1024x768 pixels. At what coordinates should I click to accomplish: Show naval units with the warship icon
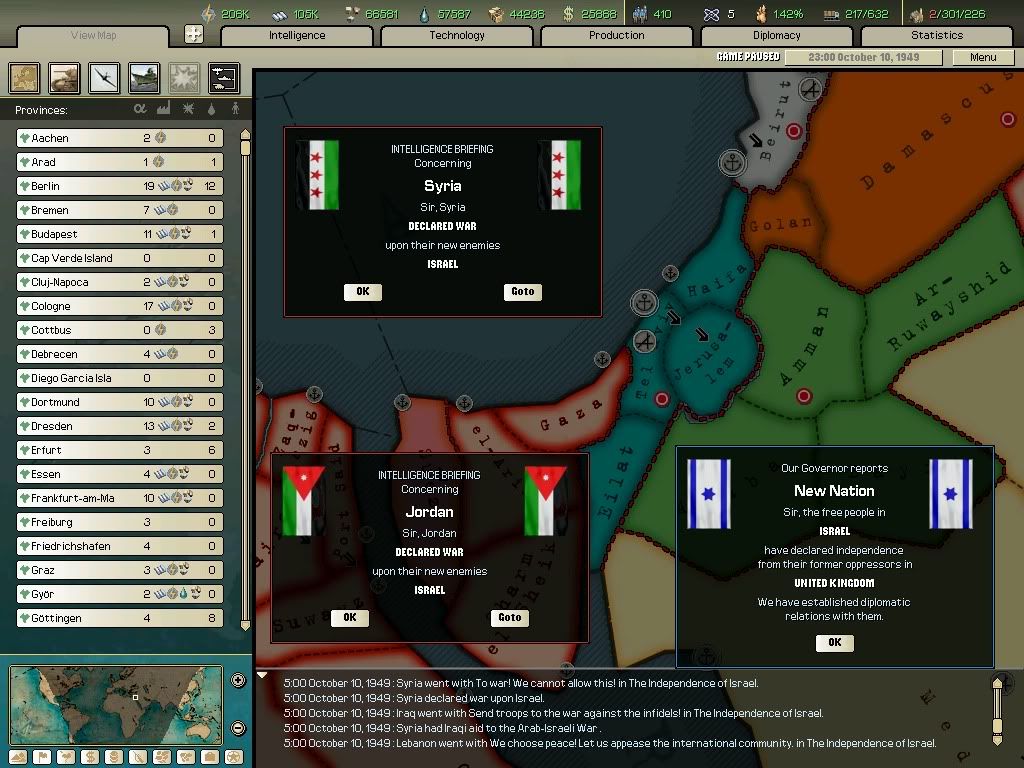[144, 77]
